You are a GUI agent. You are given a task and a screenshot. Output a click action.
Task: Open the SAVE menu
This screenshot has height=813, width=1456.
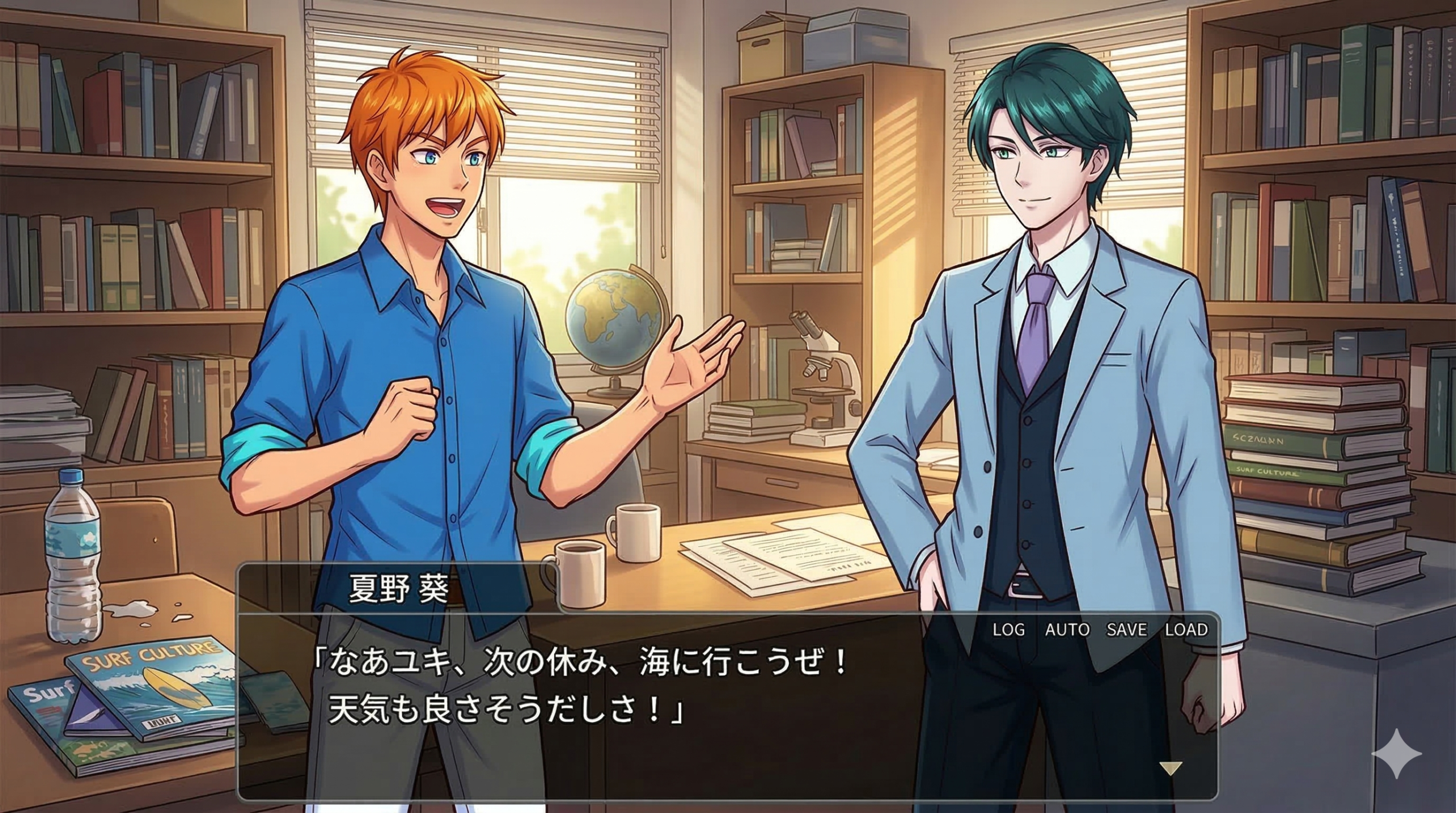(1127, 630)
